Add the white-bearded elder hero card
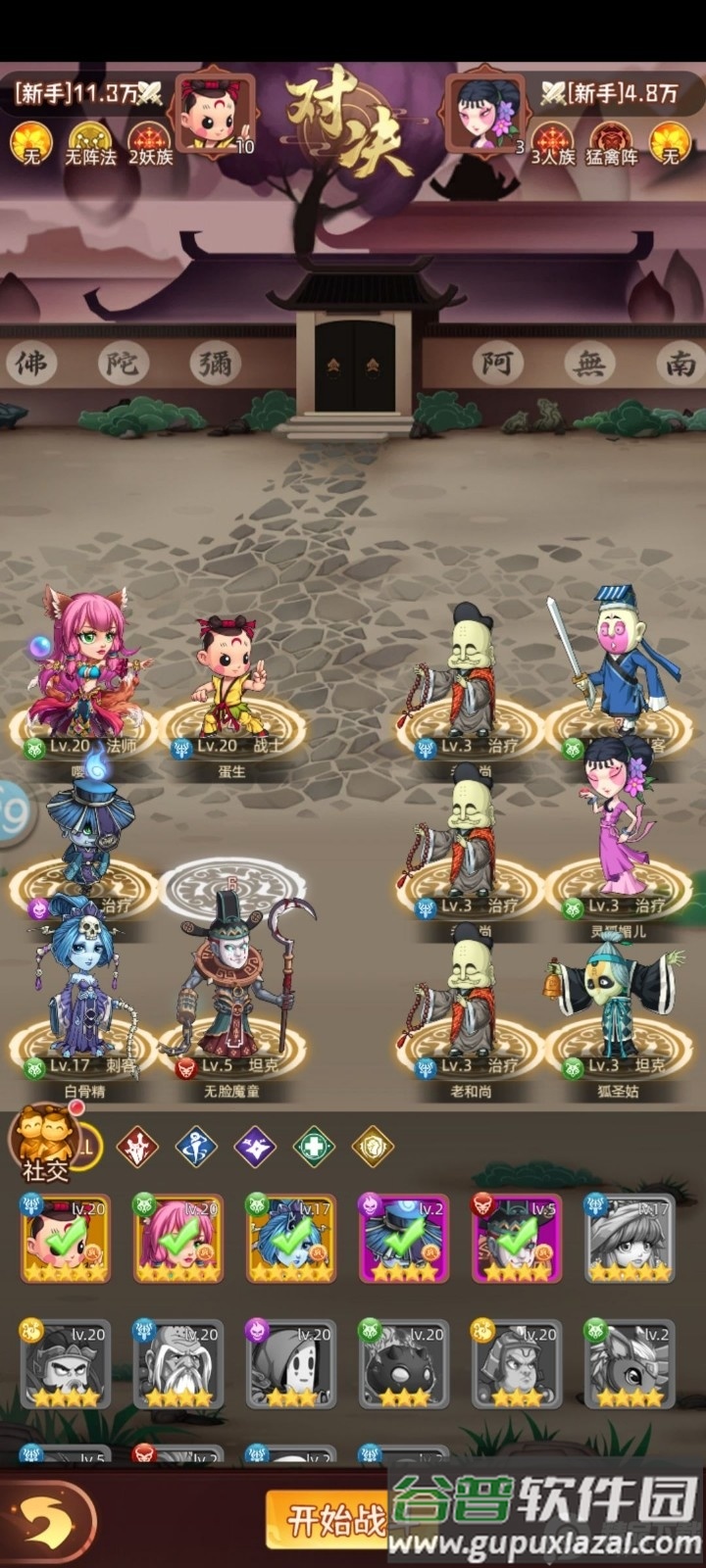The image size is (706, 1568). [178, 1364]
